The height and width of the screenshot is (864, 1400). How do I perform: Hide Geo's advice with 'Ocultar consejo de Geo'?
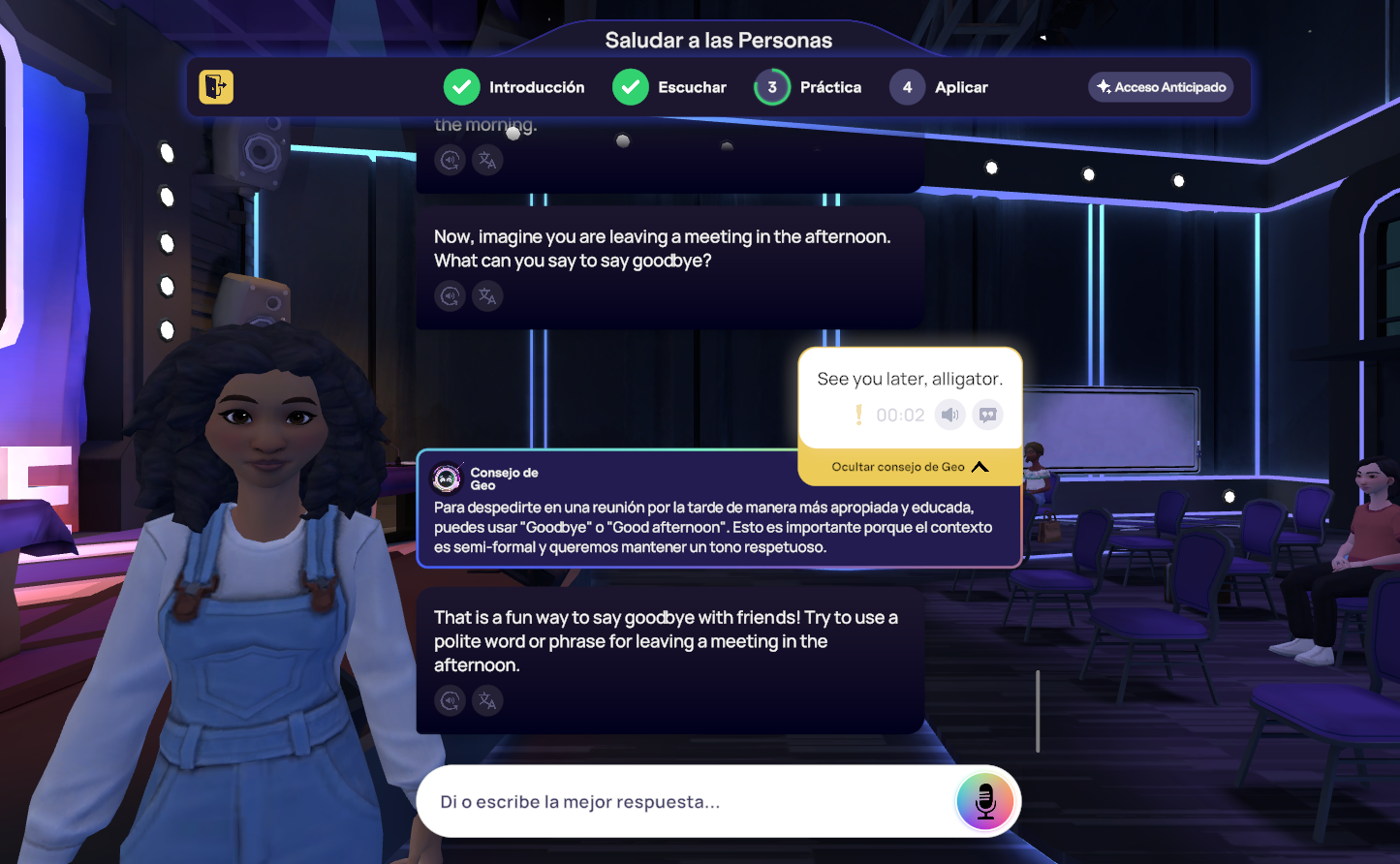(910, 467)
